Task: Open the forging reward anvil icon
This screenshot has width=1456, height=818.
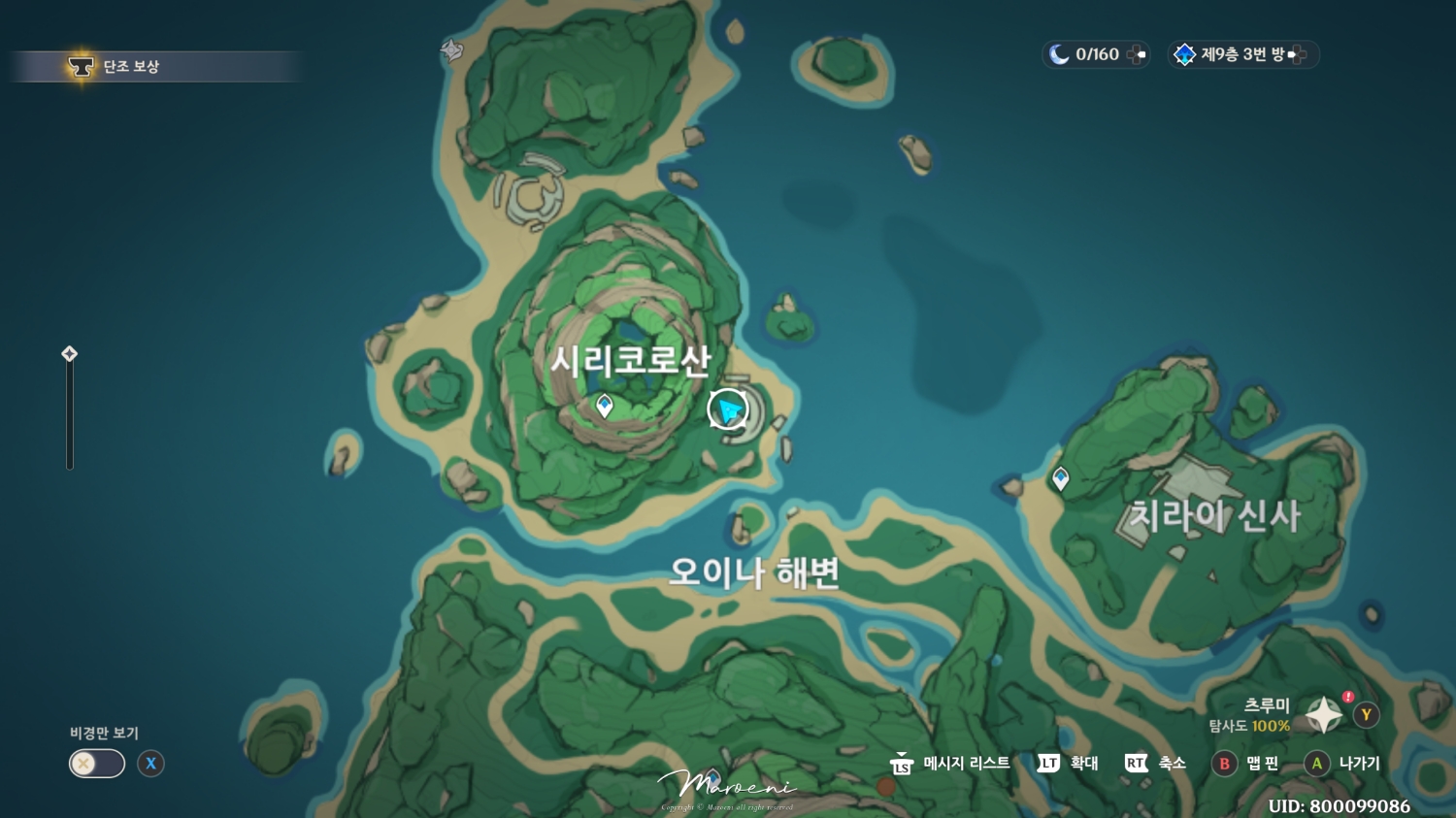Action: pyautogui.click(x=80, y=66)
